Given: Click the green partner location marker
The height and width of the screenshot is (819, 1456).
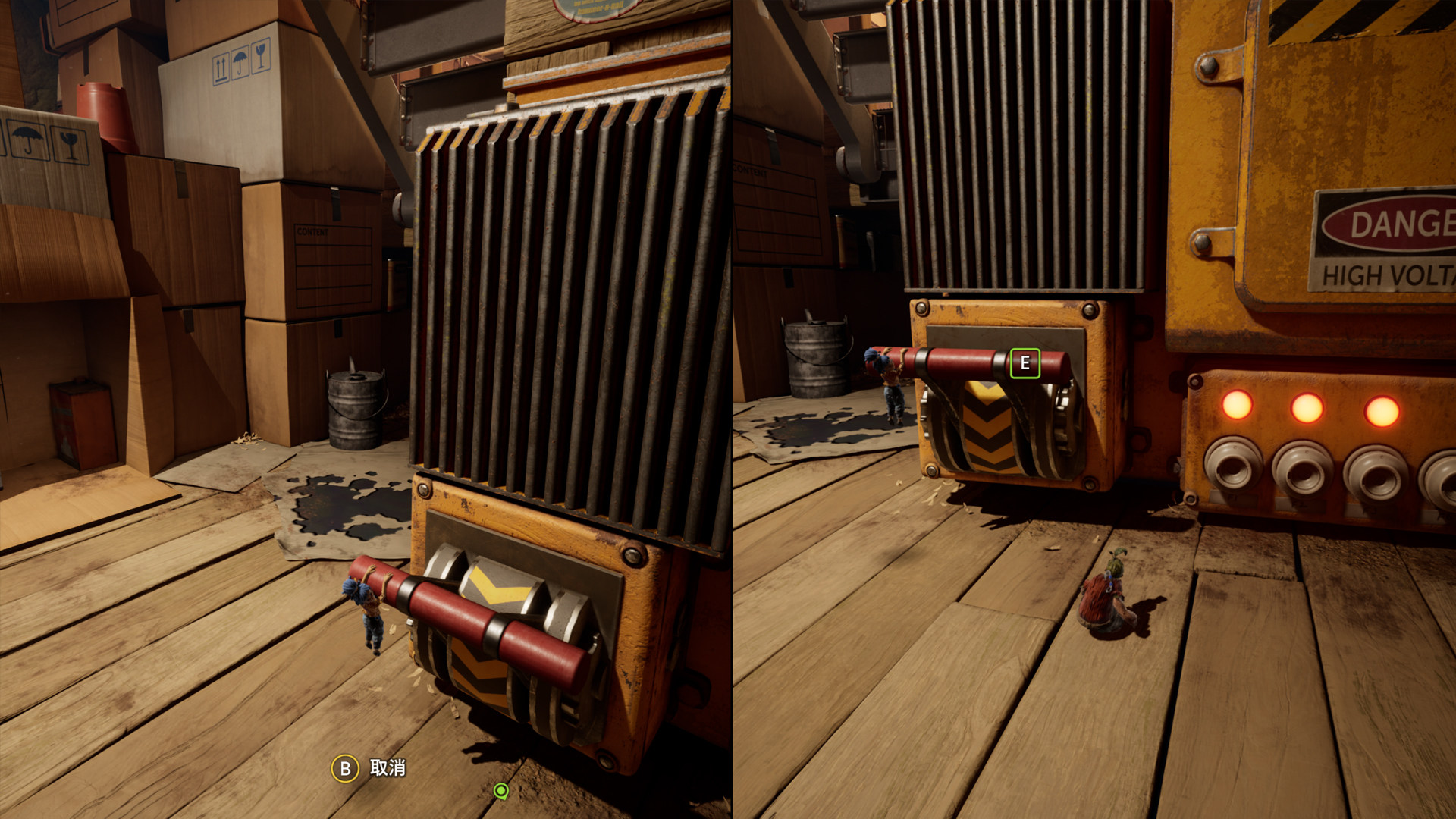Looking at the screenshot, I should (500, 791).
